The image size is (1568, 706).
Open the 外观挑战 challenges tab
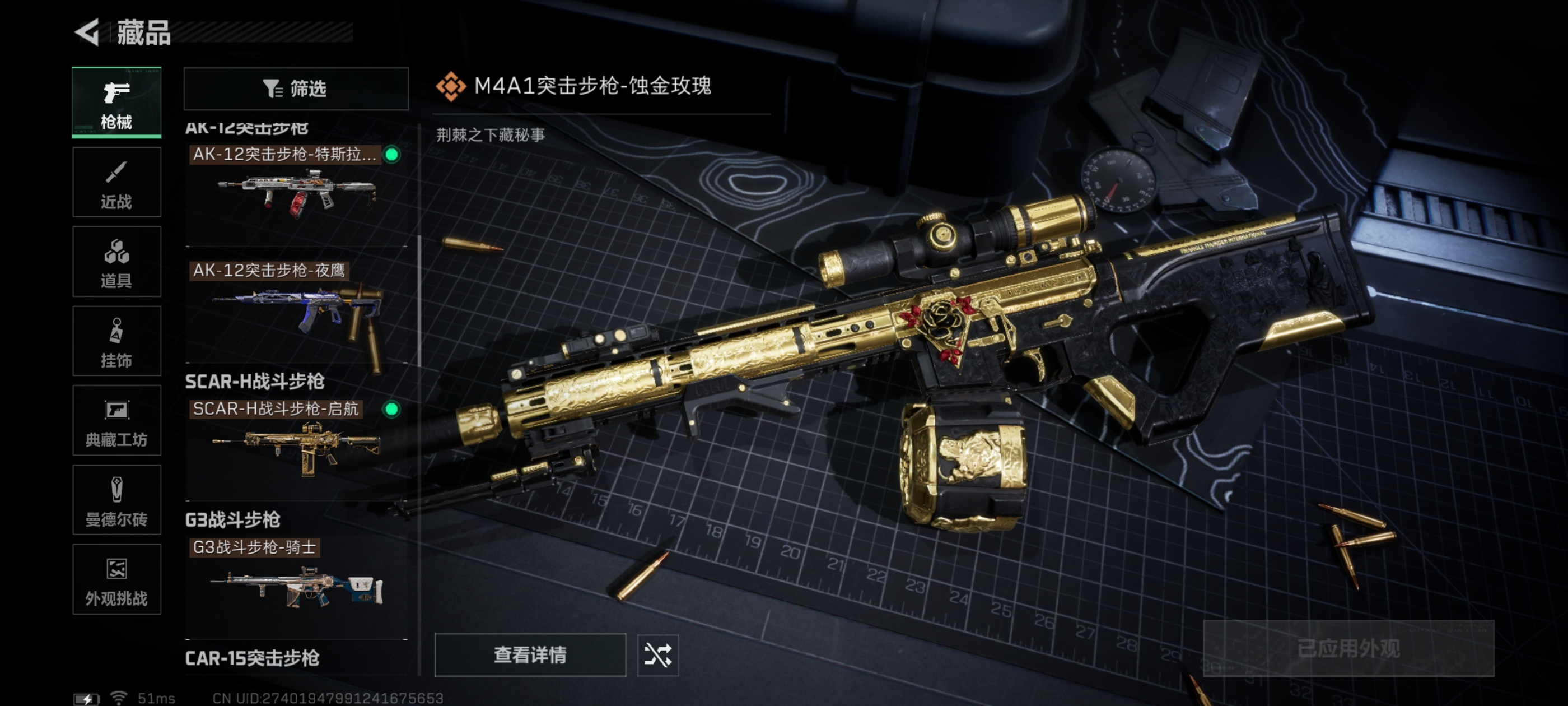tap(116, 579)
